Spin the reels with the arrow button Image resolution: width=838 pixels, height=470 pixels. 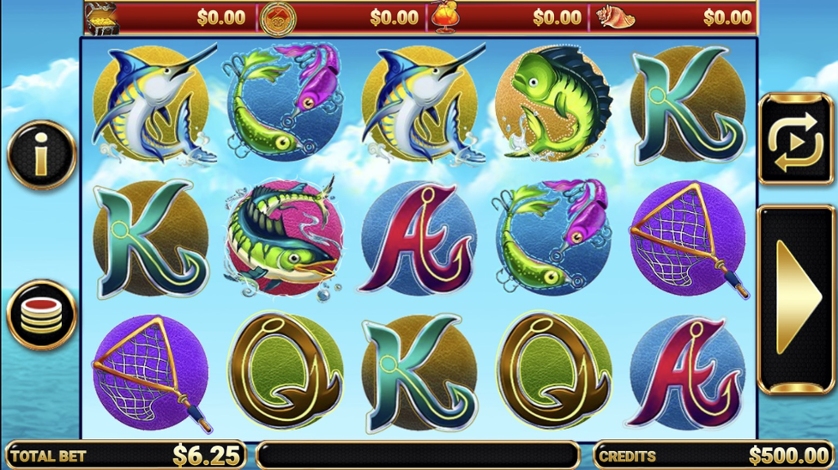(796, 298)
